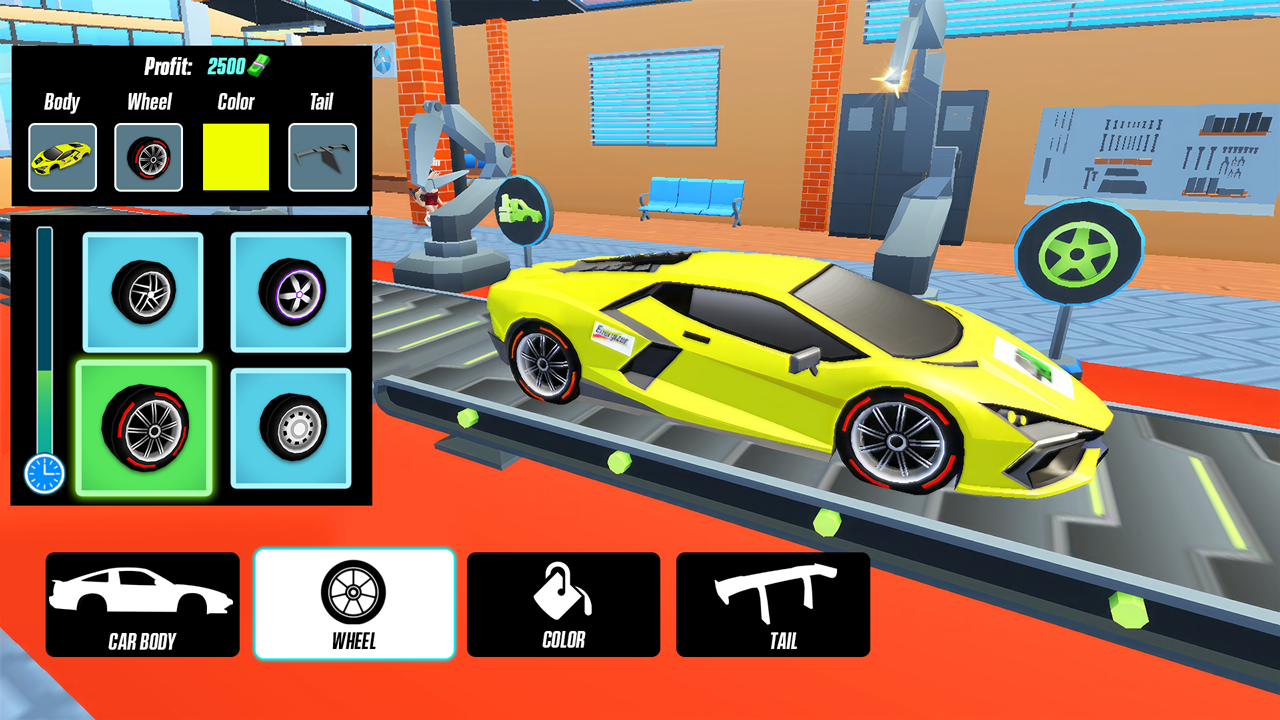This screenshot has width=1280, height=720.
Task: Open the Tail preview panel
Action: tap(321, 156)
